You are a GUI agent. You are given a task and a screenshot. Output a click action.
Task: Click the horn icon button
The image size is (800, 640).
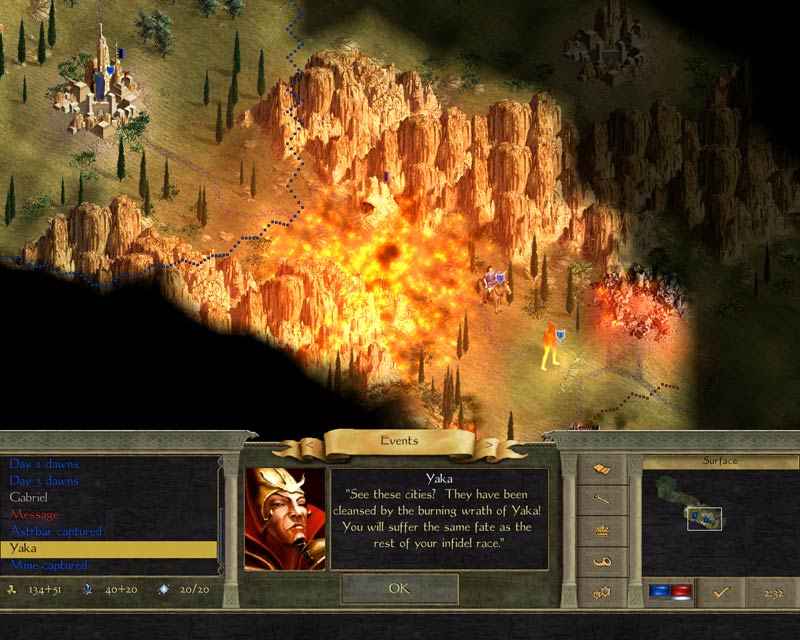click(x=602, y=562)
